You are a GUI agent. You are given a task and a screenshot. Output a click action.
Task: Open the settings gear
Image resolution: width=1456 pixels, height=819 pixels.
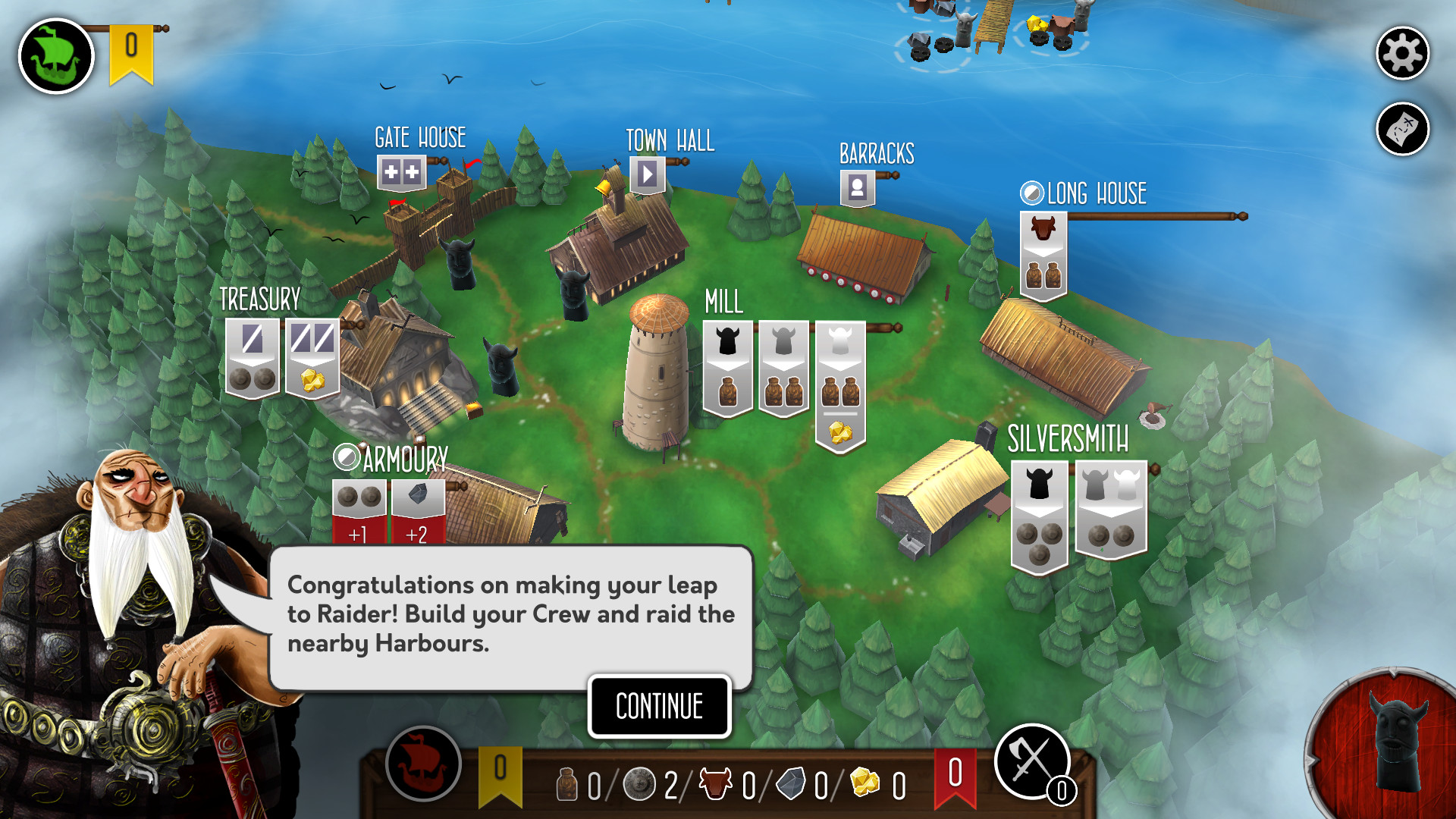pyautogui.click(x=1401, y=54)
